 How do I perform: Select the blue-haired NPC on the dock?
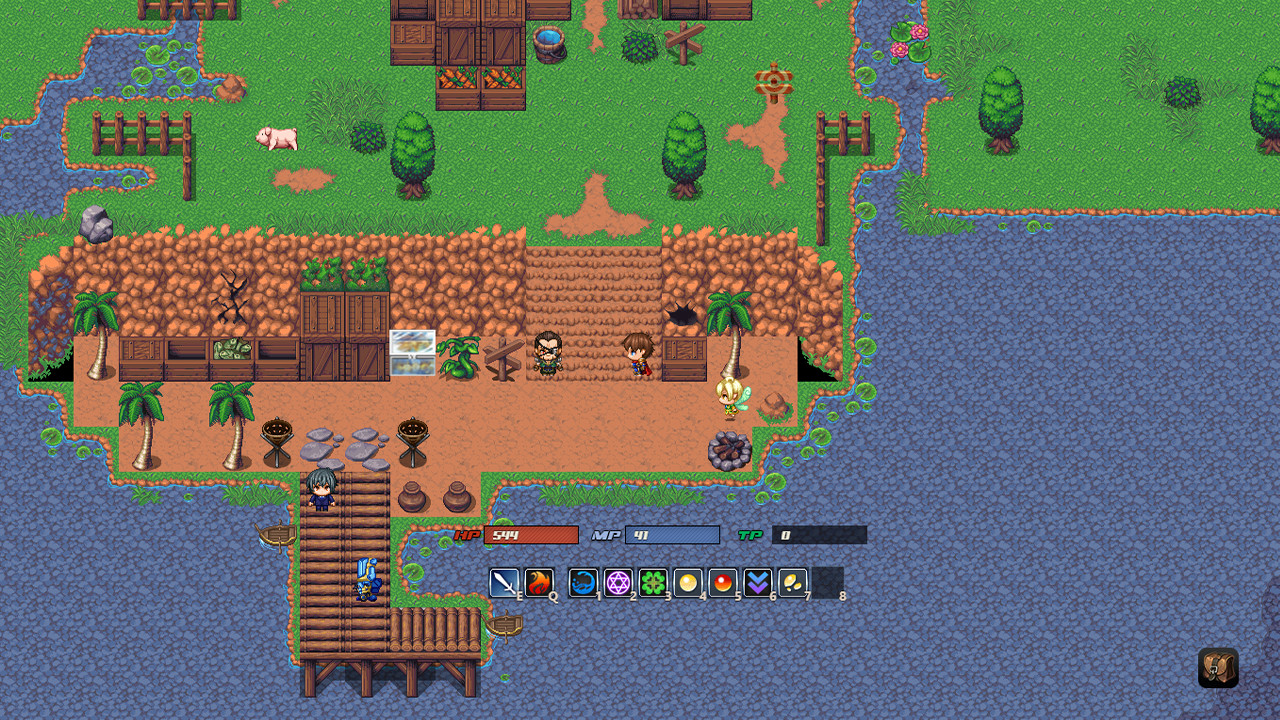321,488
